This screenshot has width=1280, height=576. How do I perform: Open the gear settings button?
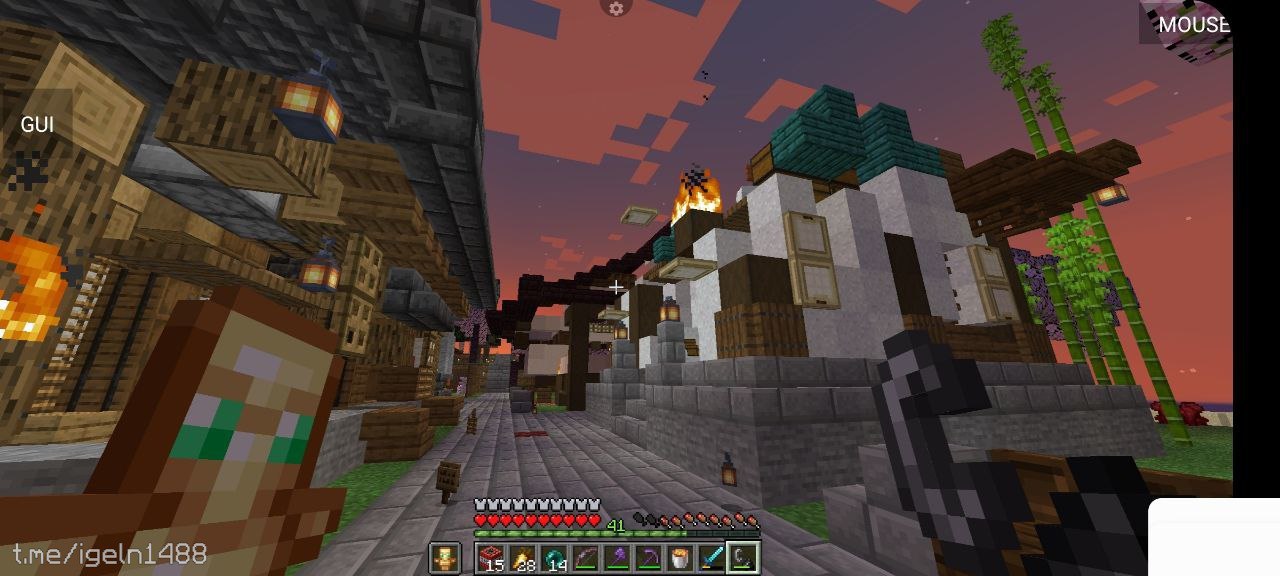pos(616,8)
